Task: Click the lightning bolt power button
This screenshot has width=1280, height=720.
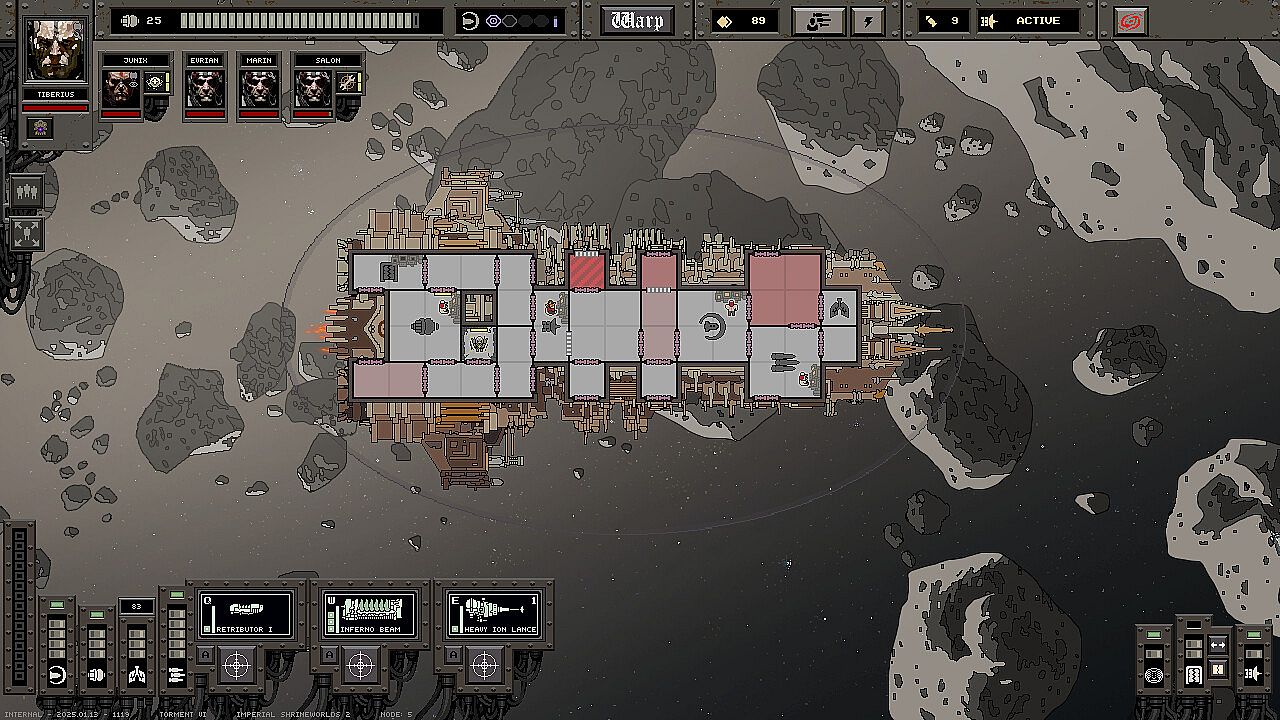Action: point(865,21)
